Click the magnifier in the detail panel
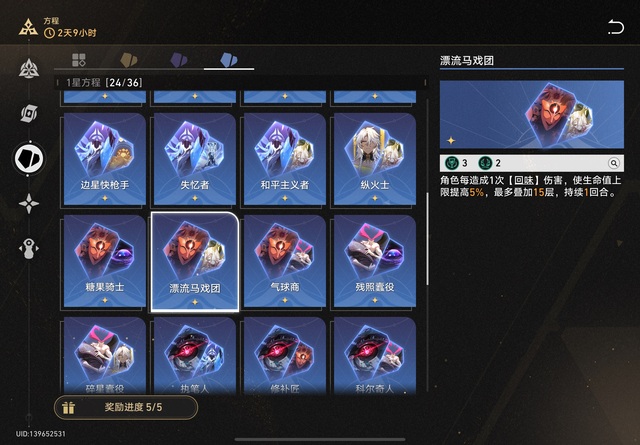640x445 pixels. point(614,163)
